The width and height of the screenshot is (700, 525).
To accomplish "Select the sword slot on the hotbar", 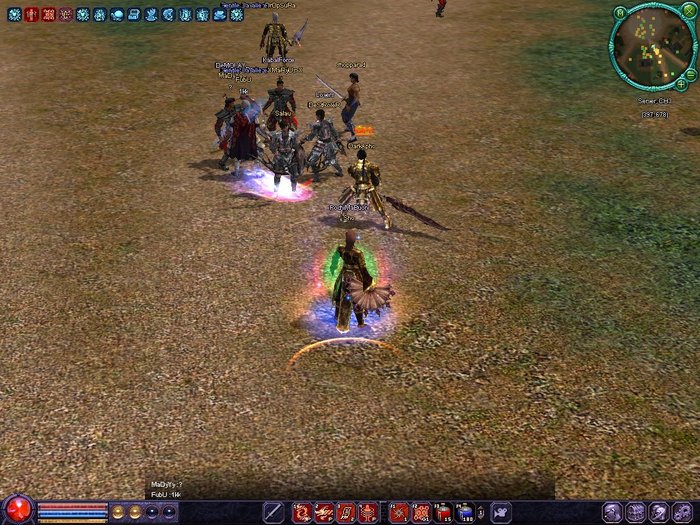I will pyautogui.click(x=273, y=512).
